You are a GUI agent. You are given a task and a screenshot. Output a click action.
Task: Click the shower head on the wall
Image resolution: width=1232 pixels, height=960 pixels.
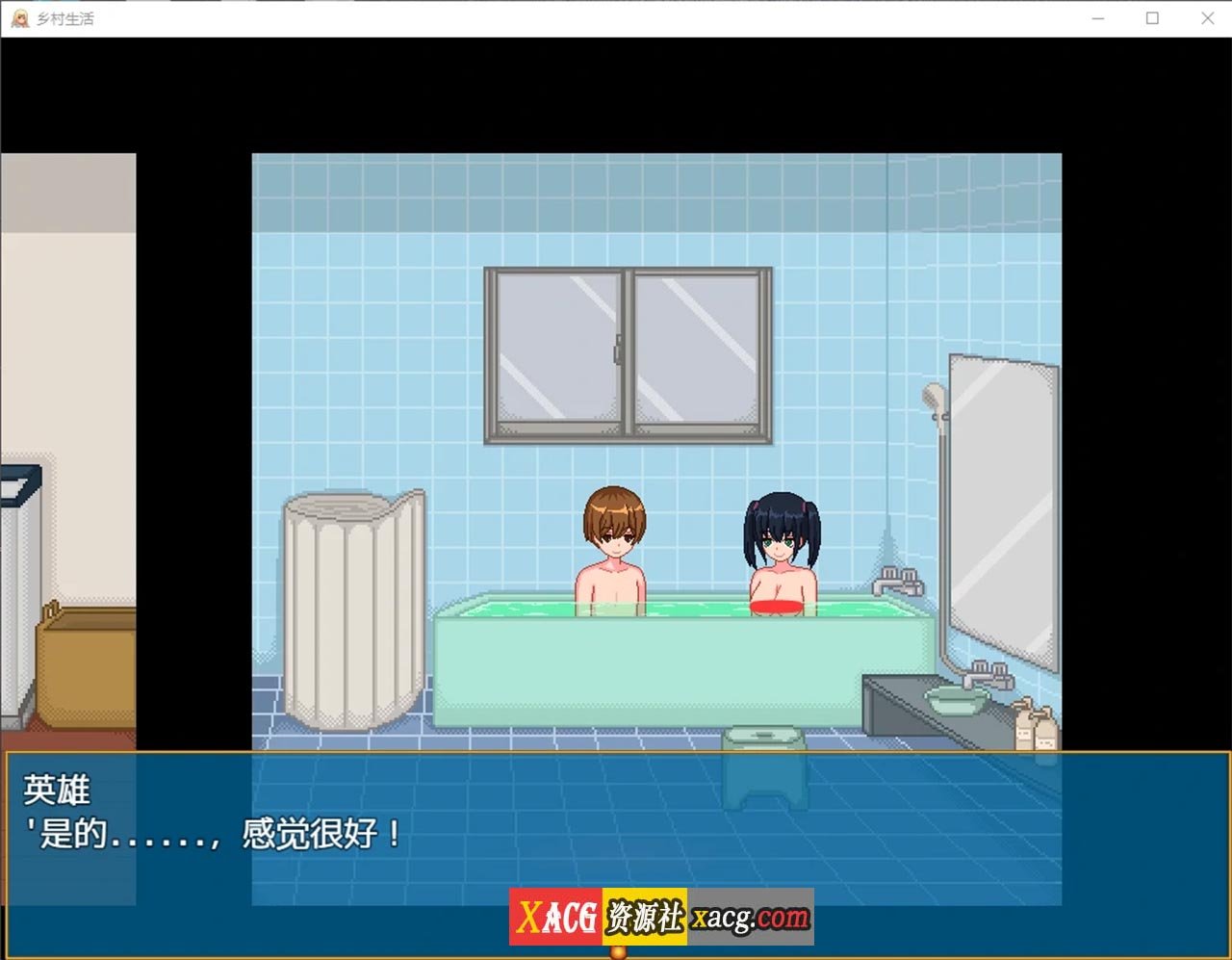[x=932, y=395]
